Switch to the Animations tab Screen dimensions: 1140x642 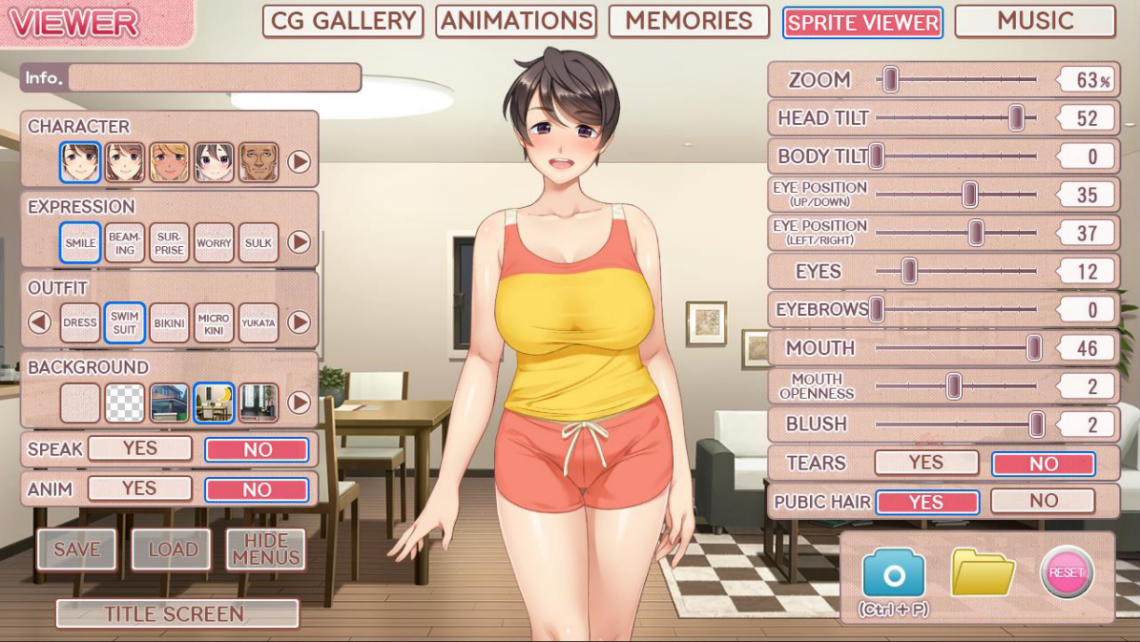coord(516,21)
